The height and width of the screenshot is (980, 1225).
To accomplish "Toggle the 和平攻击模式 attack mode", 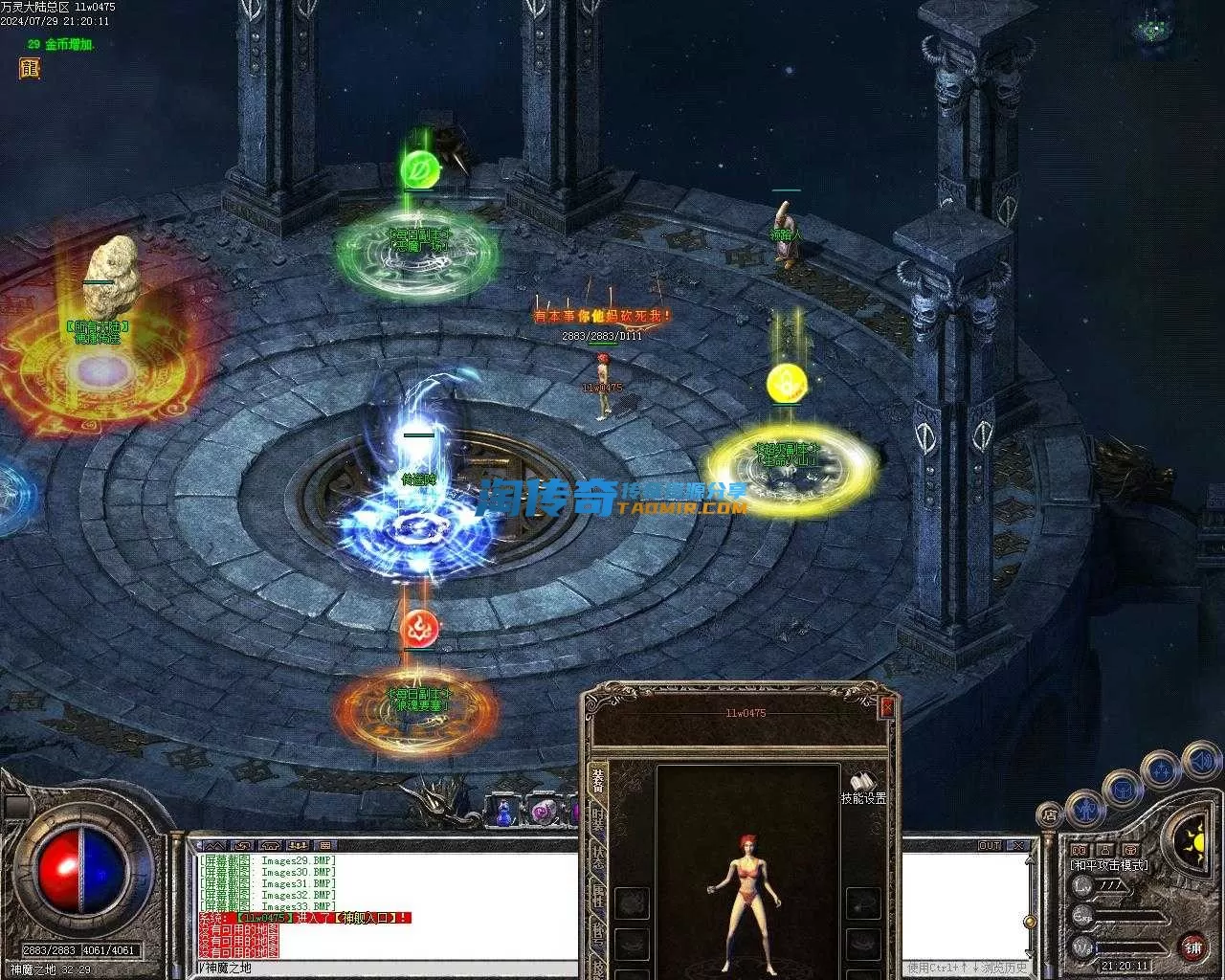I will (x=1108, y=865).
